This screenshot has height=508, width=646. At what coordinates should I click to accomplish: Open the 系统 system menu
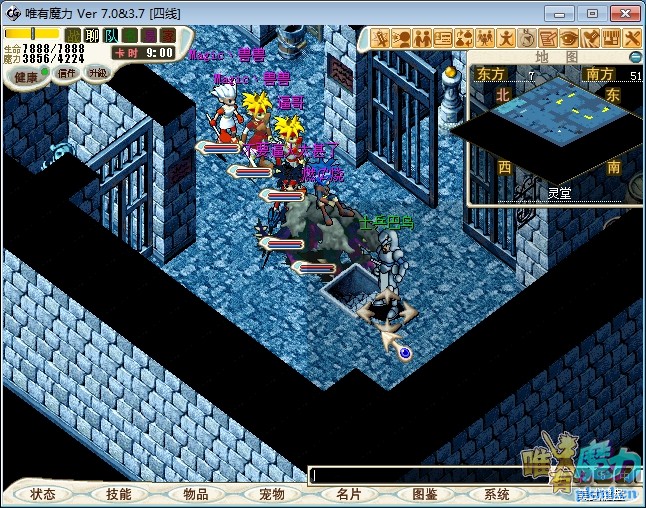497,494
